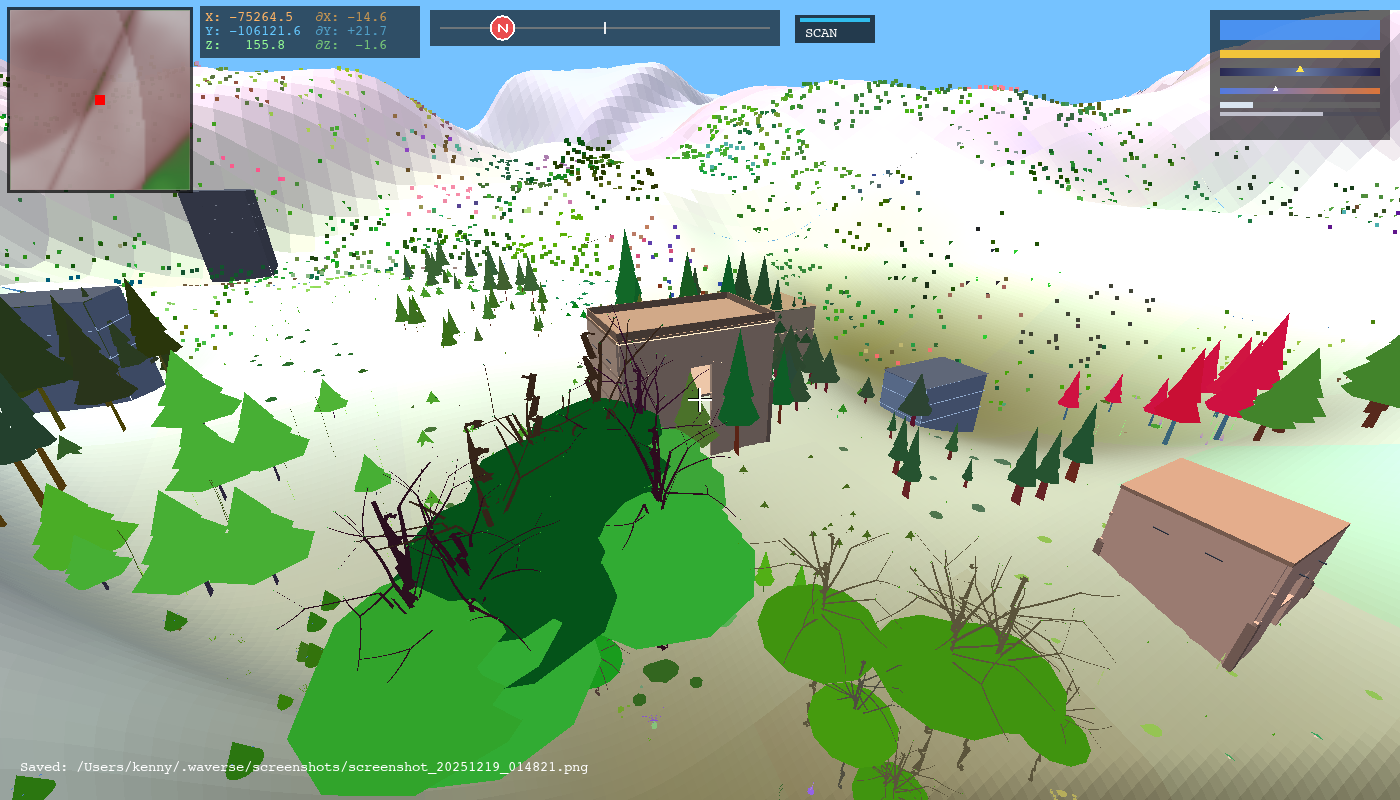
Task: Select the red player marker on the minimap
Action: (99, 100)
